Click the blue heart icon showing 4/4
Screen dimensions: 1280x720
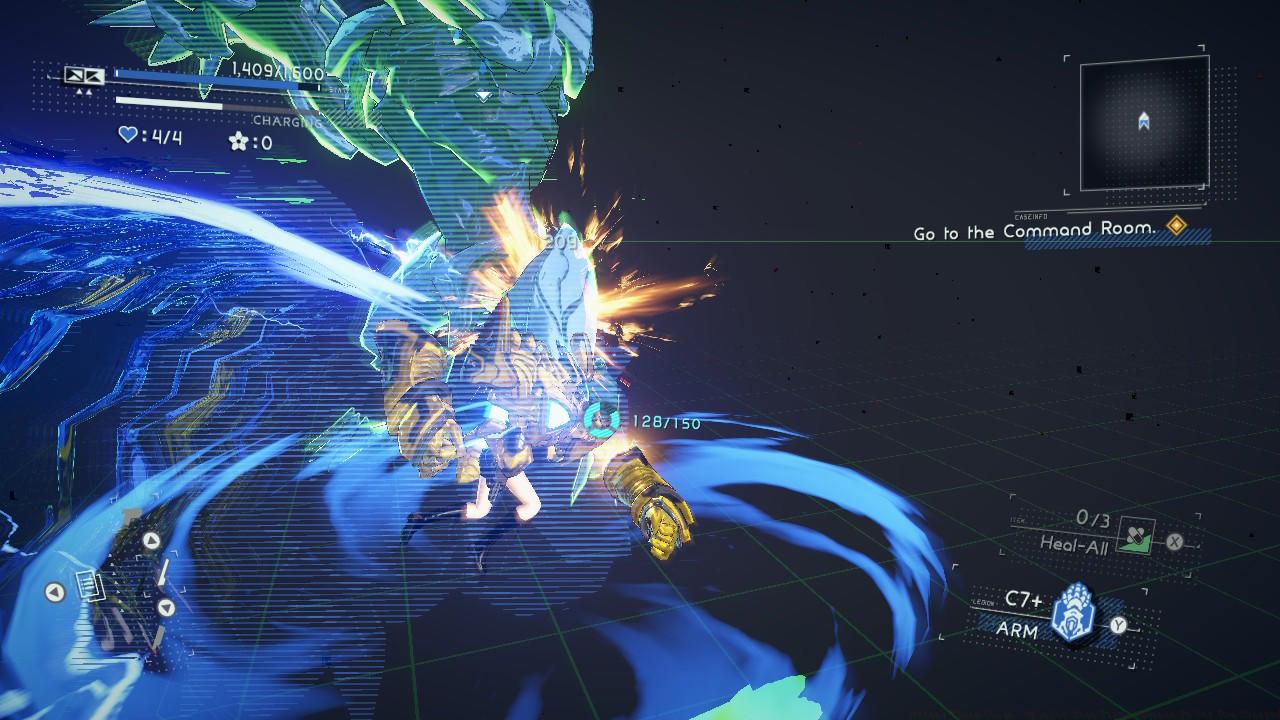[128, 136]
